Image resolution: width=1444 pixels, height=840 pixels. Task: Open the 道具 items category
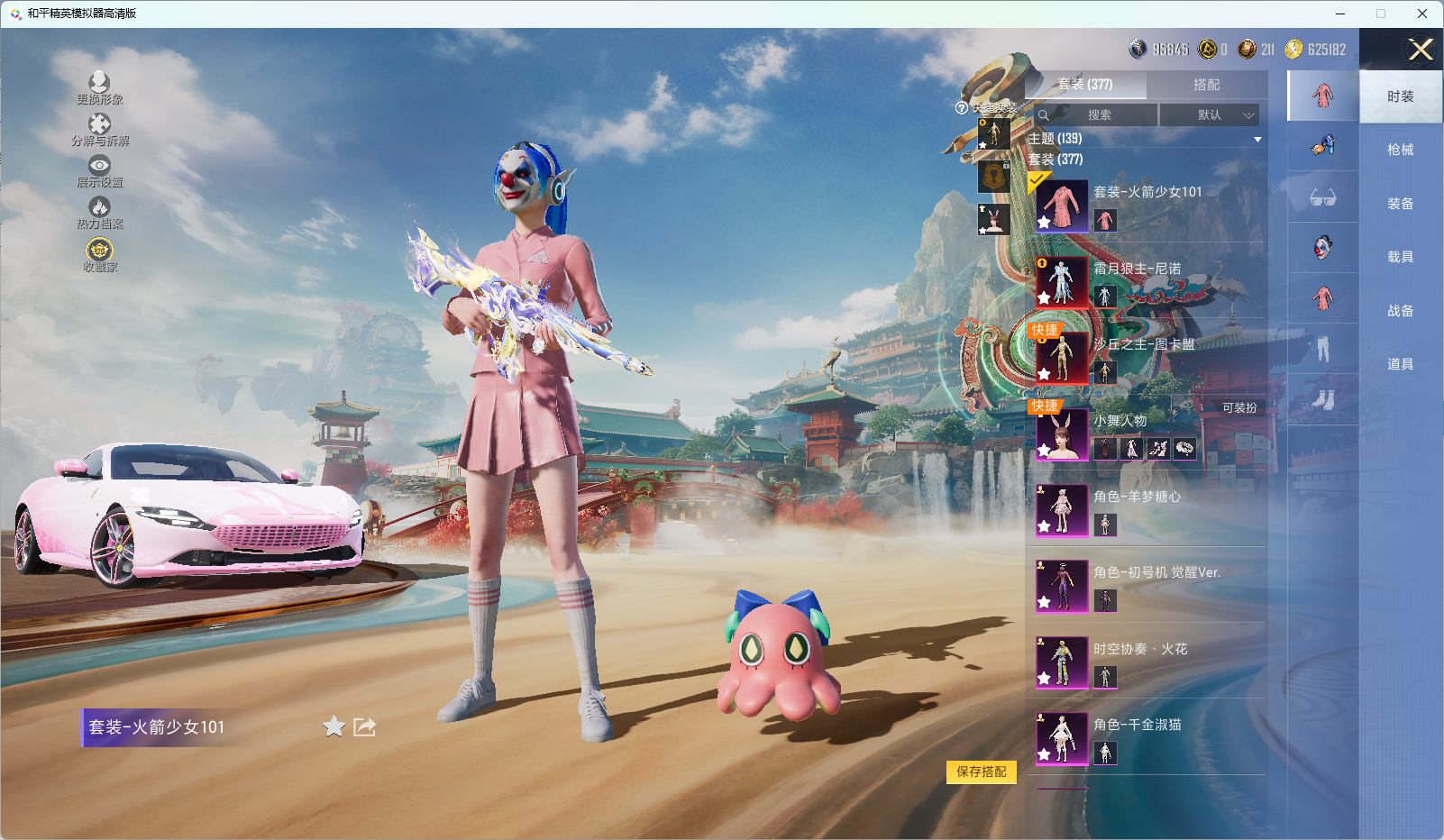click(1400, 364)
